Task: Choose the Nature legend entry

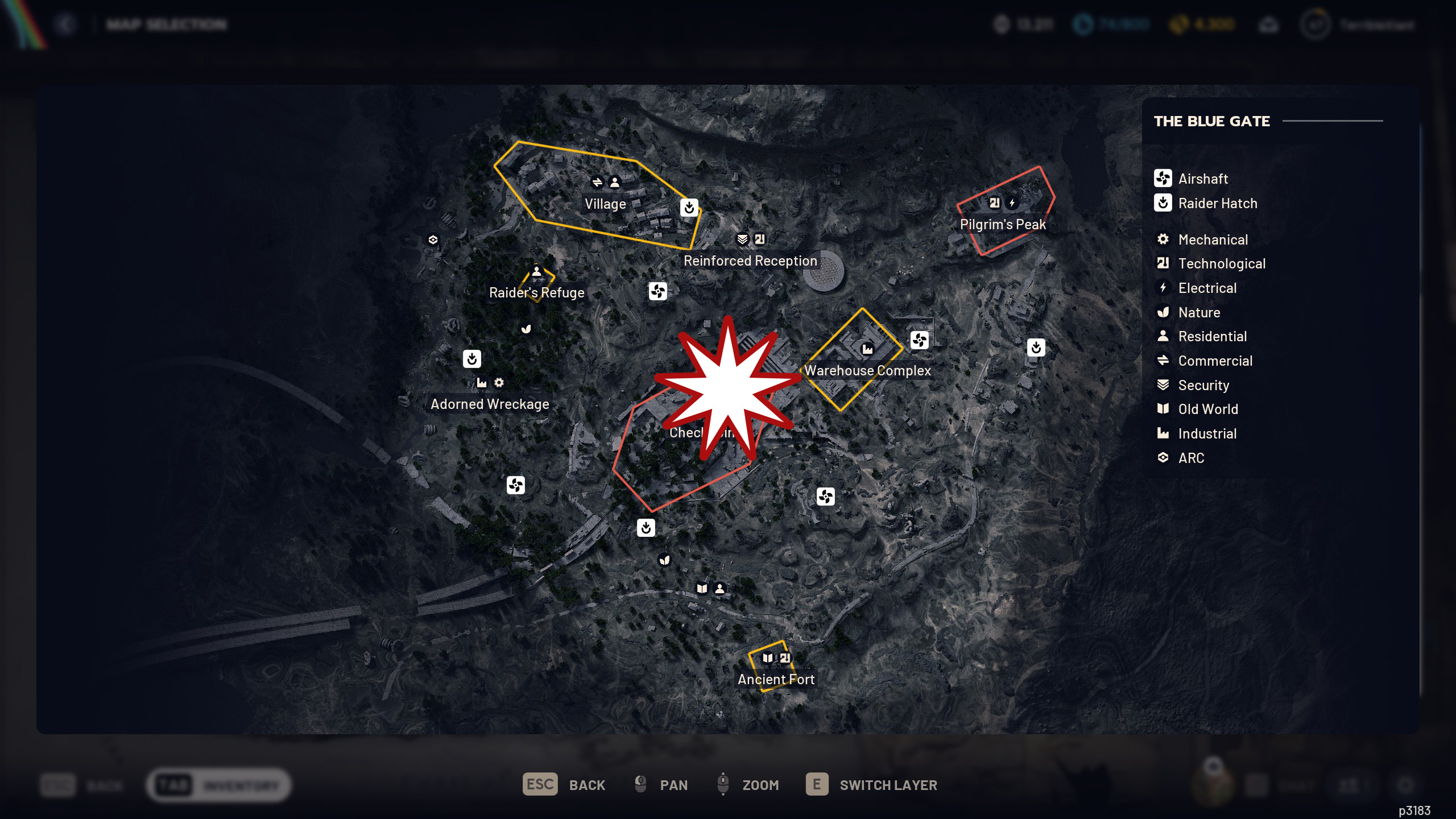Action: point(1199,313)
